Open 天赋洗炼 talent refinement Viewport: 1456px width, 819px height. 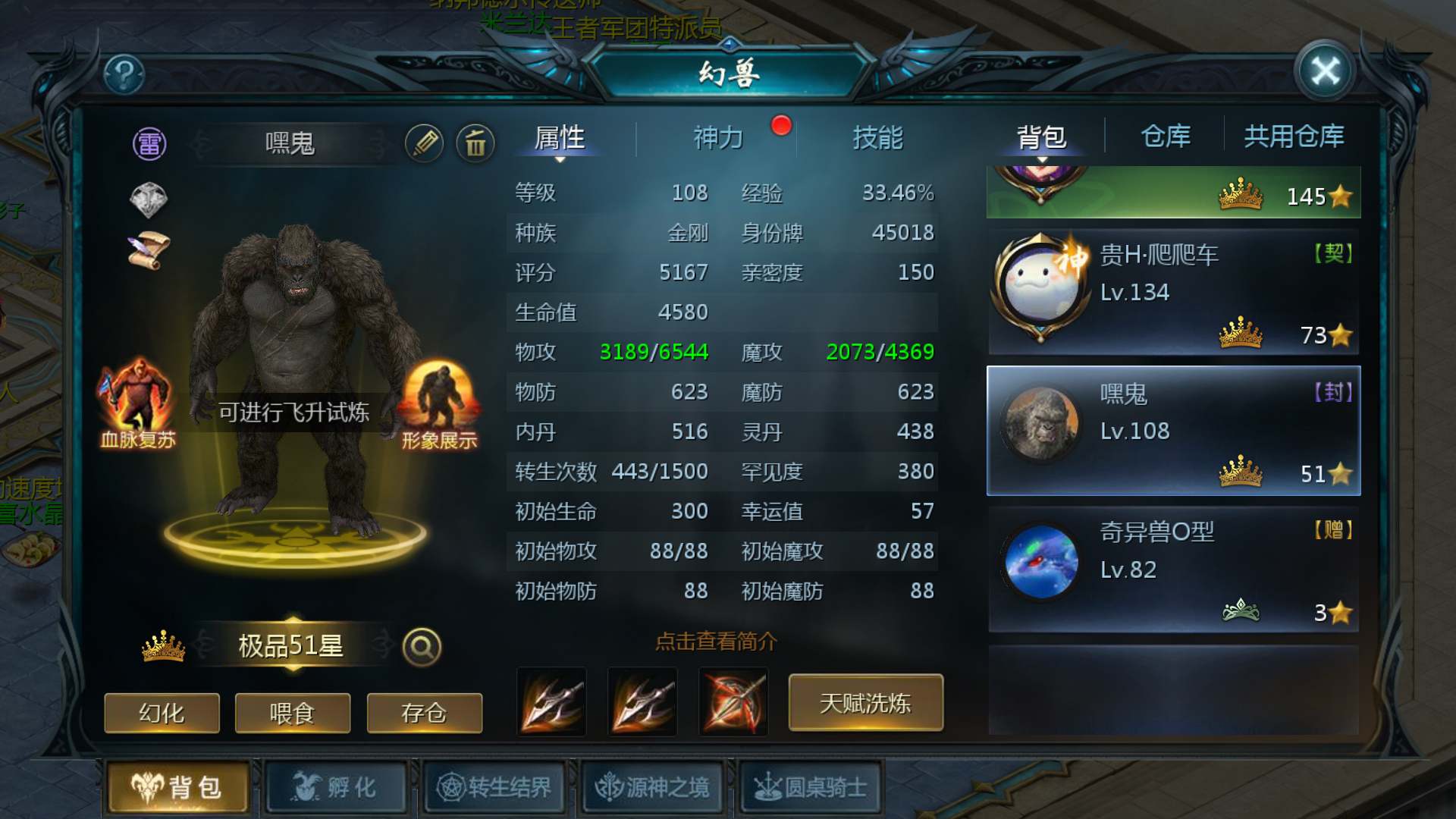tap(865, 703)
